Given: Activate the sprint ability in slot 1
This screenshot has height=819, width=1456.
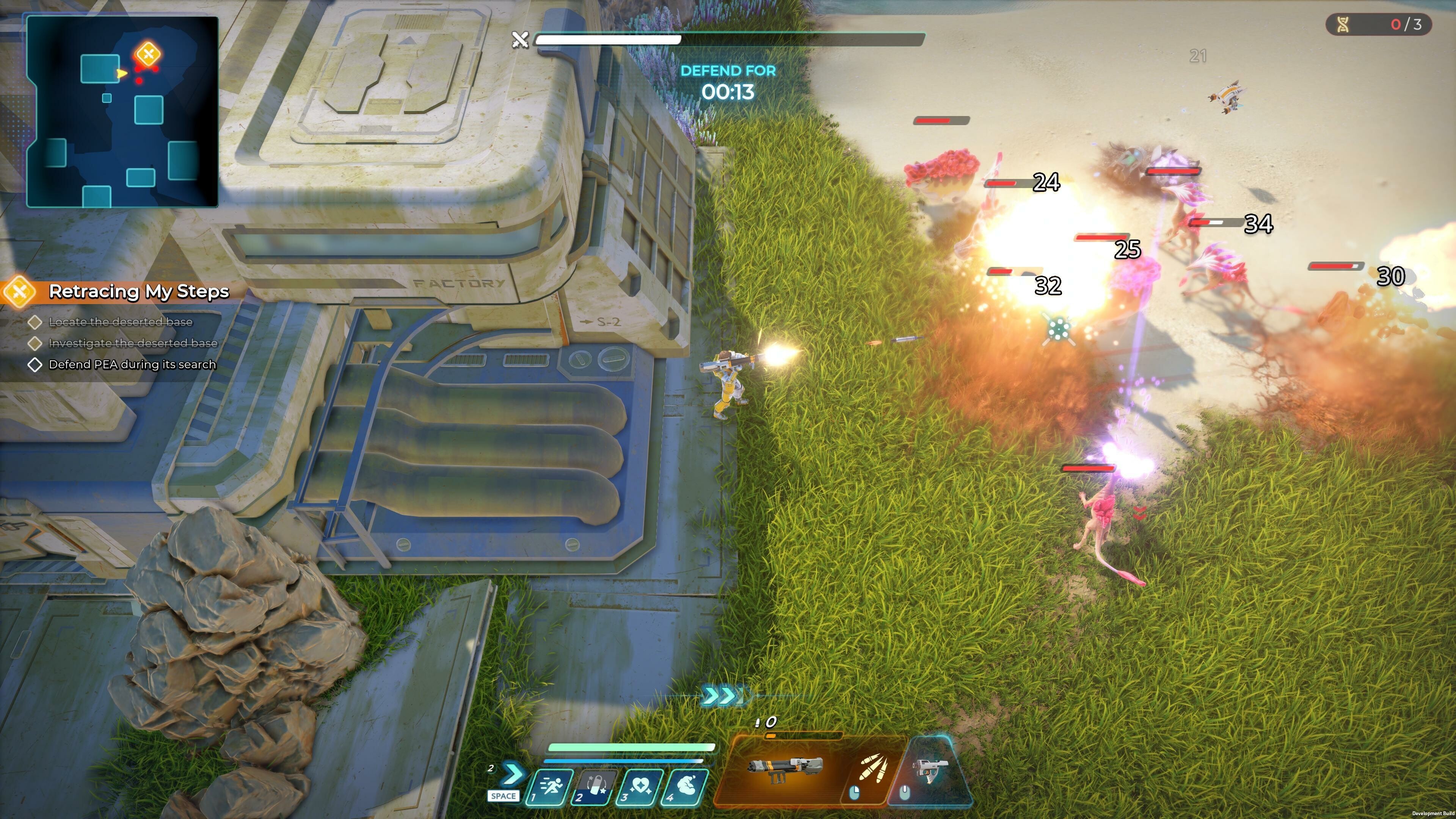Looking at the screenshot, I should coord(549,787).
